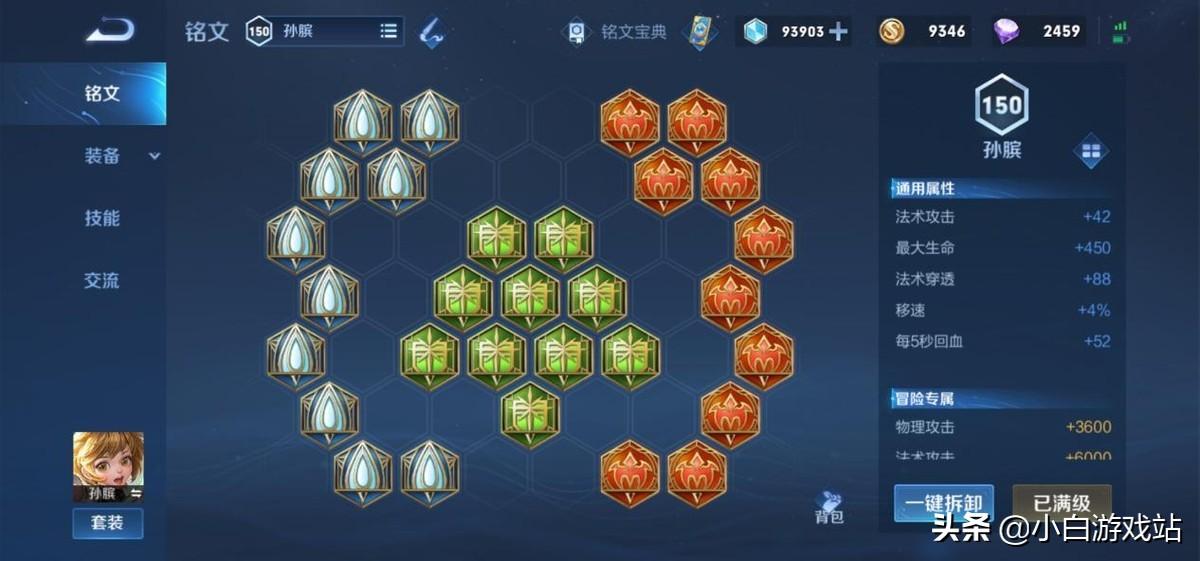Open the 装备 section

[x=103, y=156]
